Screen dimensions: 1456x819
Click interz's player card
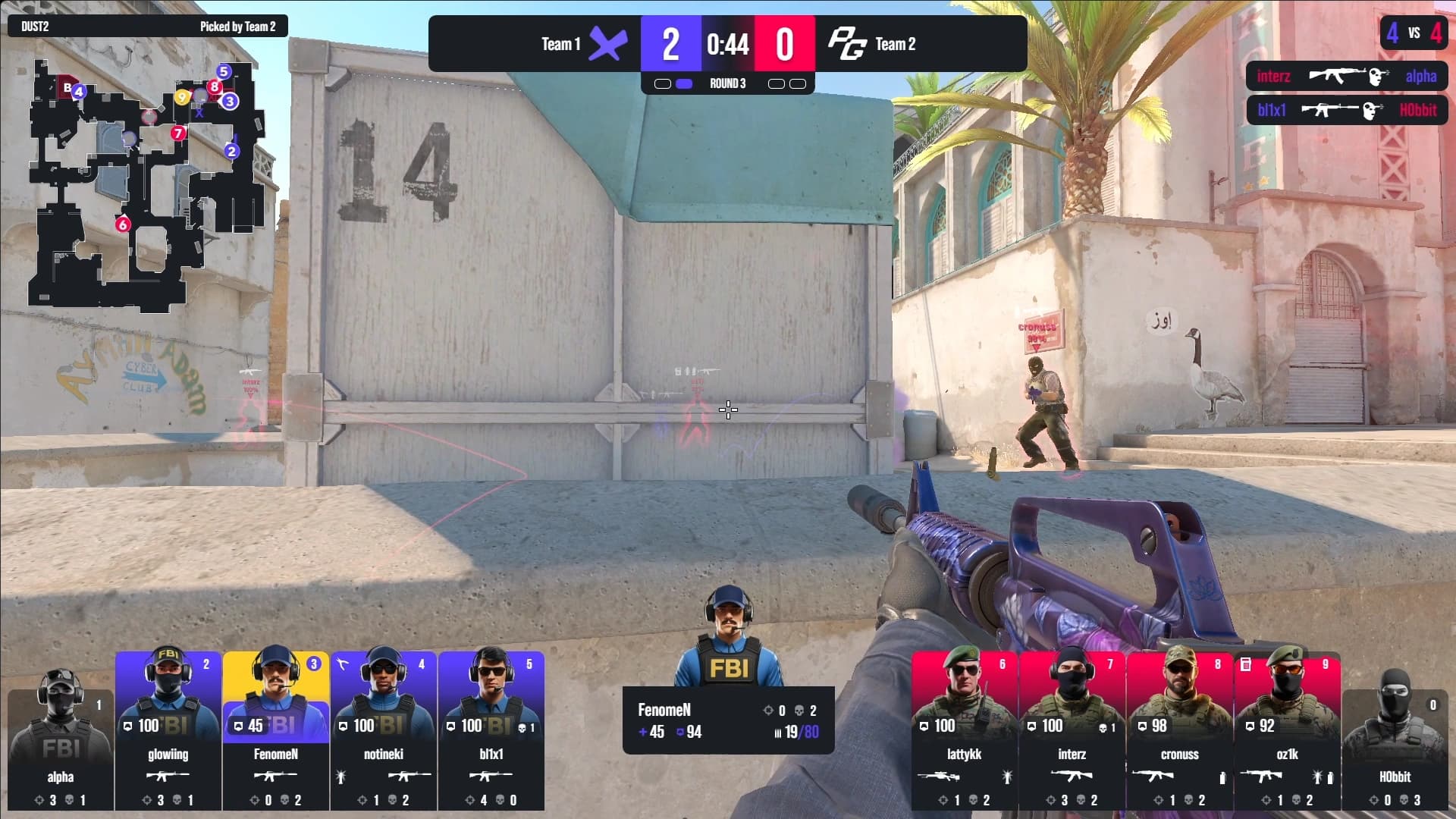click(x=1072, y=730)
